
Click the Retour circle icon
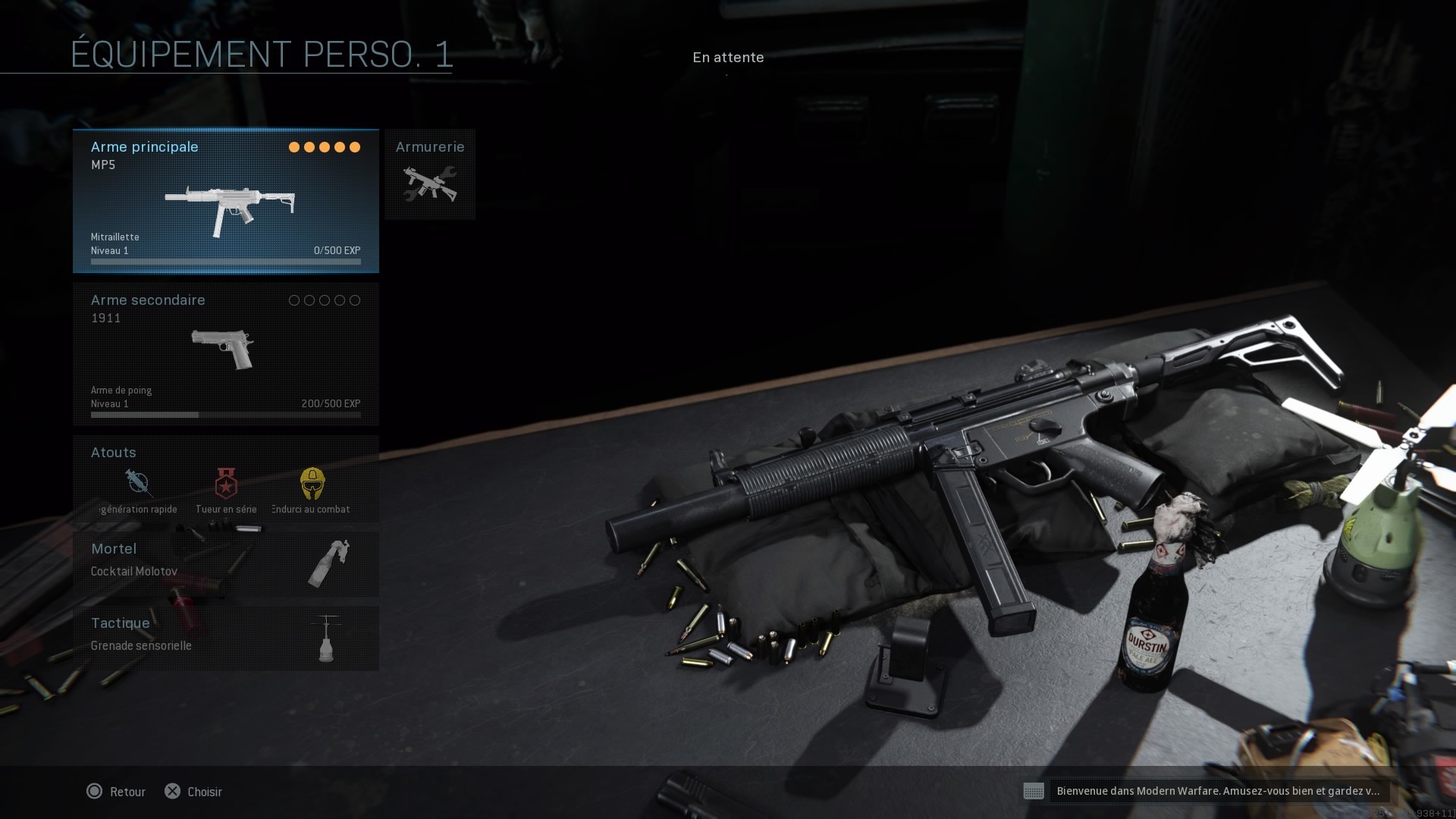coord(95,791)
